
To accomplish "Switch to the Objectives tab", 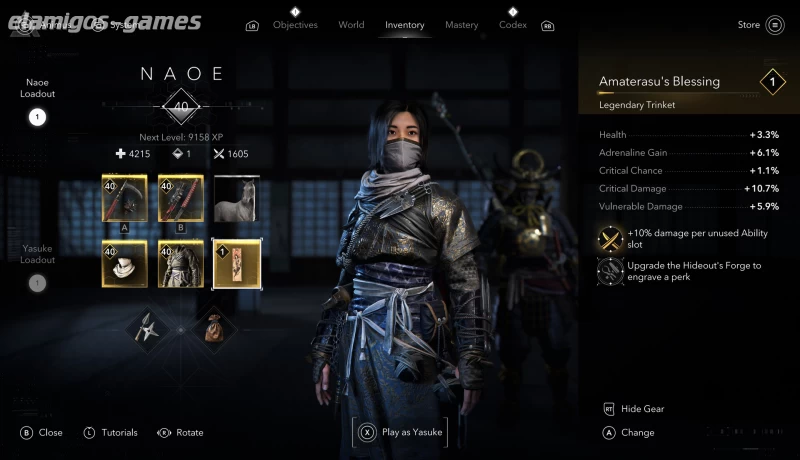I will (x=295, y=25).
